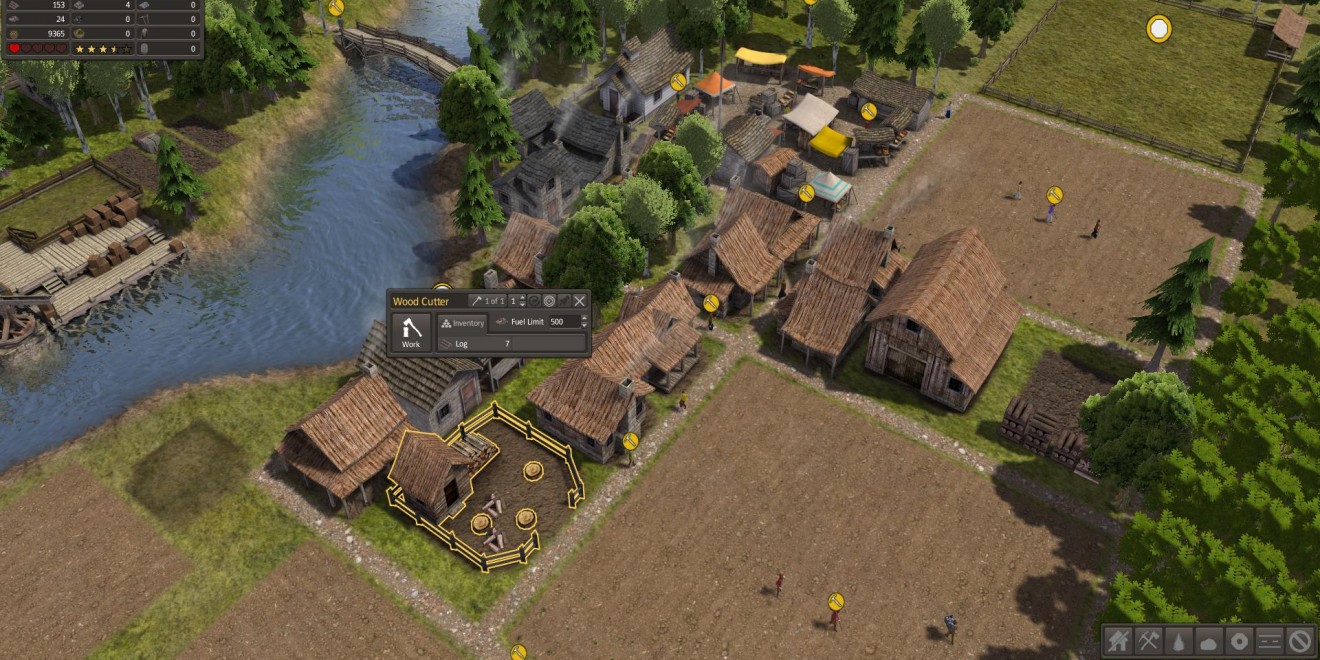Select the crossed-out house removal tool

pyautogui.click(x=1119, y=640)
